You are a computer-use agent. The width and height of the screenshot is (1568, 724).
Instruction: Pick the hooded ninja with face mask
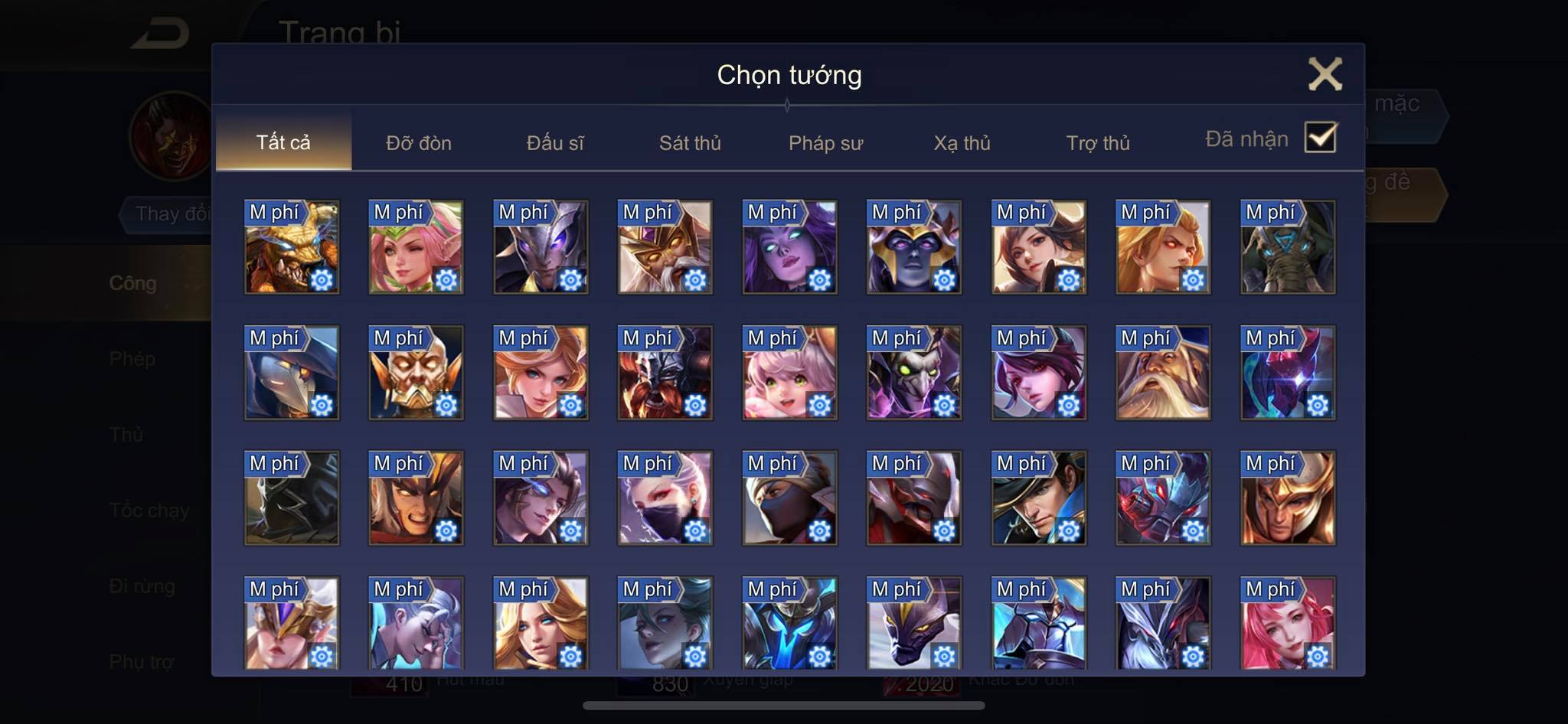click(x=789, y=498)
